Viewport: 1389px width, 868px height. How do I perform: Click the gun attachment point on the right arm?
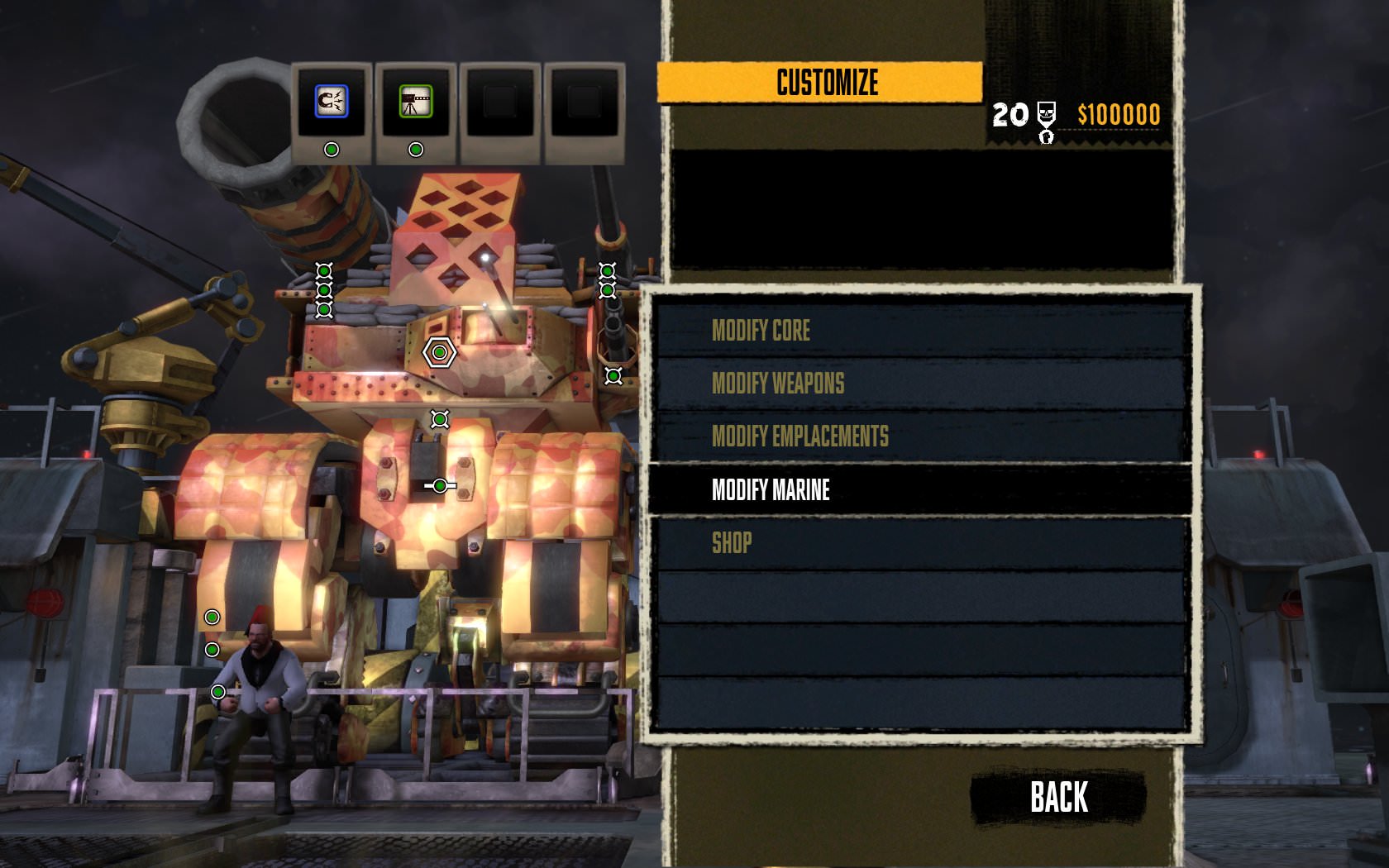(612, 376)
